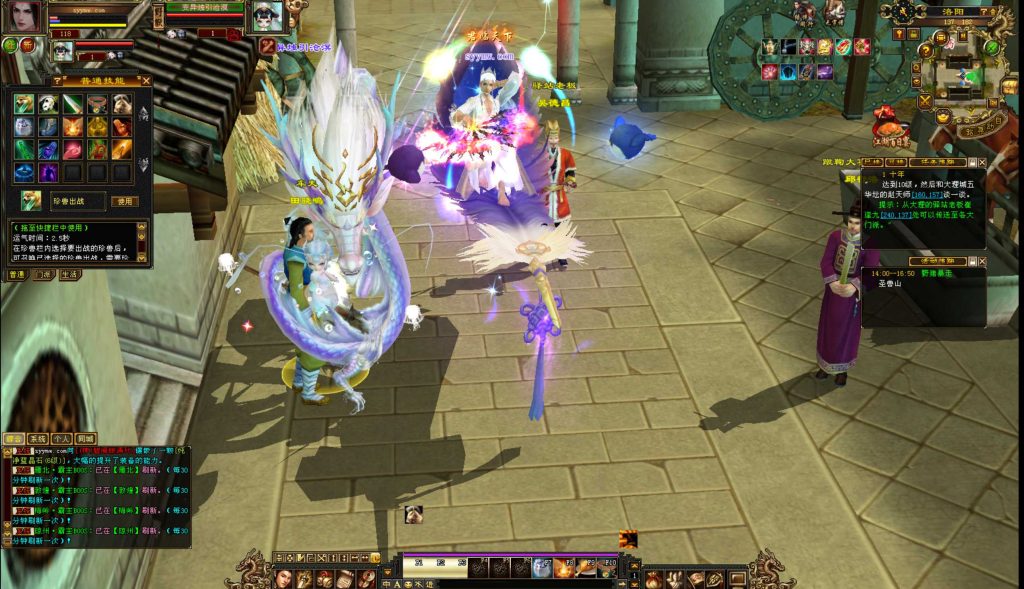Switch to the 生活 skills tab
The height and width of the screenshot is (589, 1024).
click(x=69, y=275)
